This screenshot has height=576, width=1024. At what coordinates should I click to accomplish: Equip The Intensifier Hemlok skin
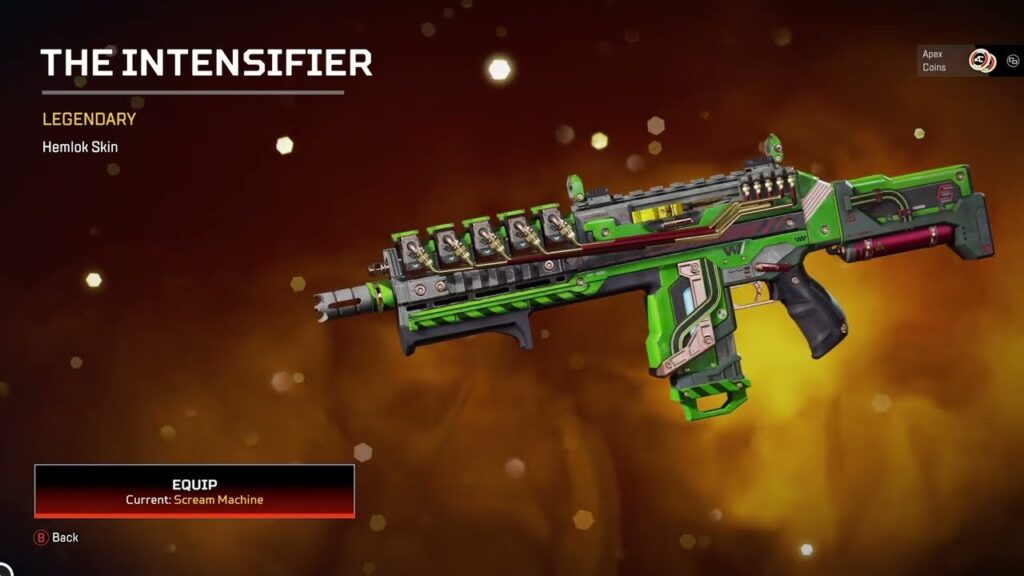click(x=195, y=491)
